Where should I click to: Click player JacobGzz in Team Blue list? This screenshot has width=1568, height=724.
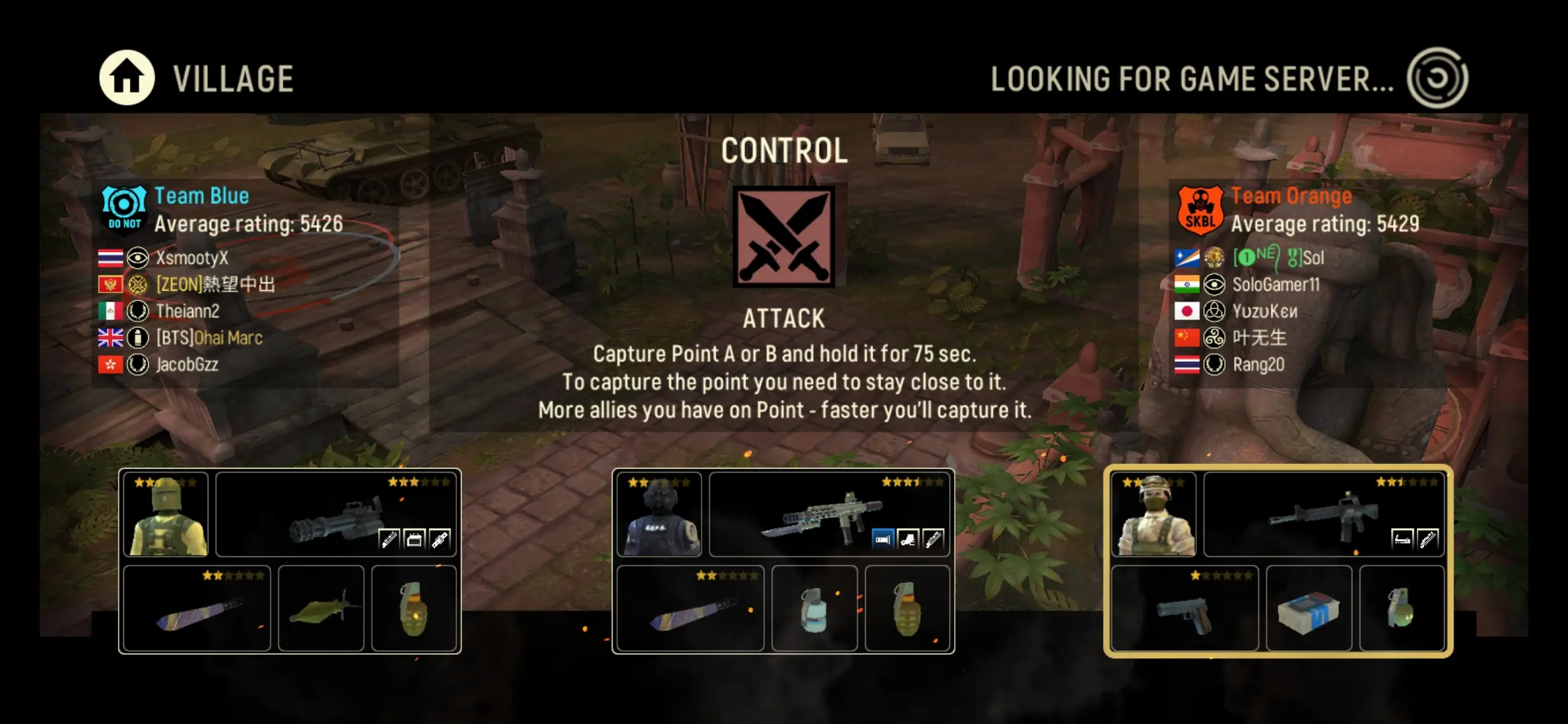click(x=187, y=365)
